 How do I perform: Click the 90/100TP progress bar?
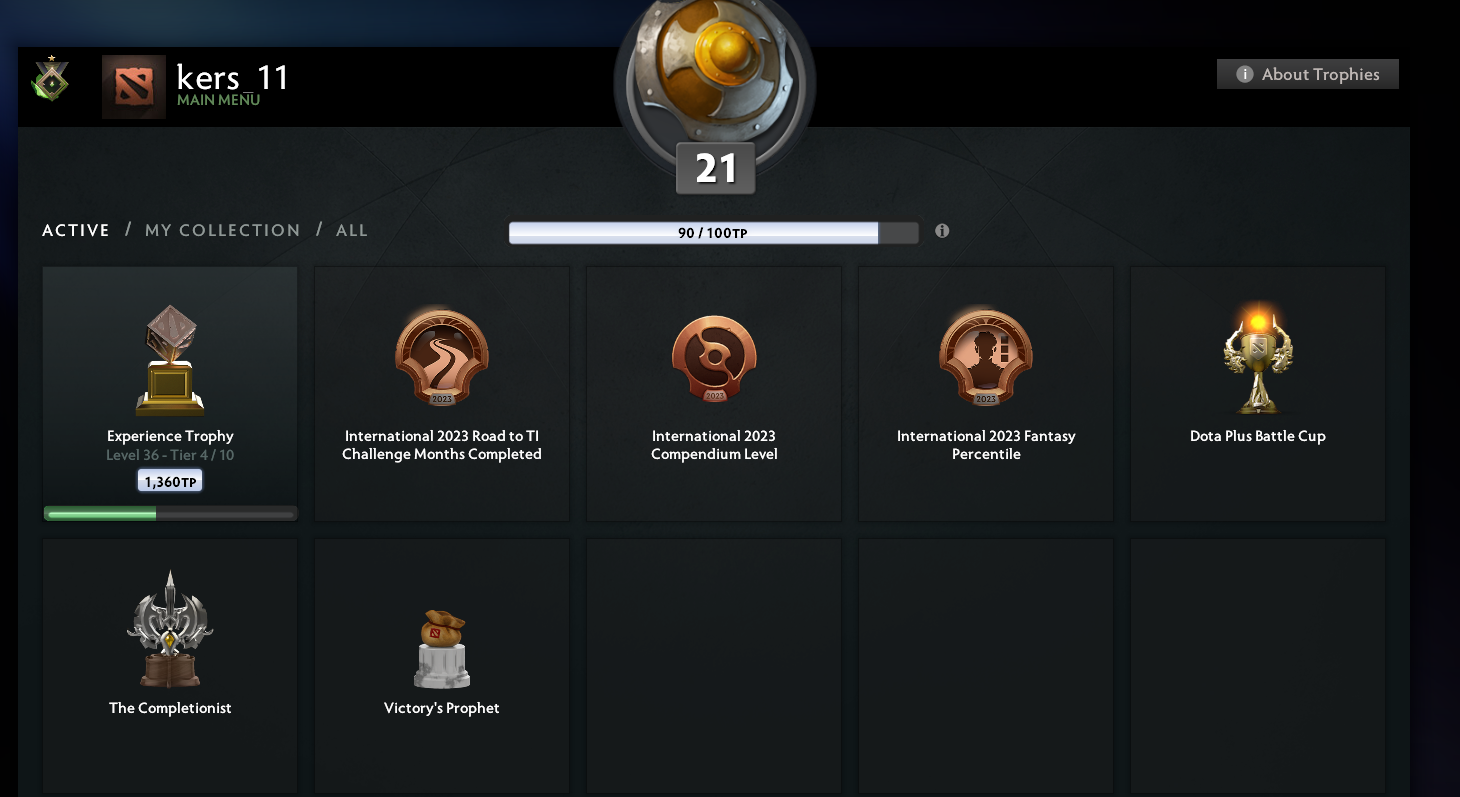coord(713,232)
